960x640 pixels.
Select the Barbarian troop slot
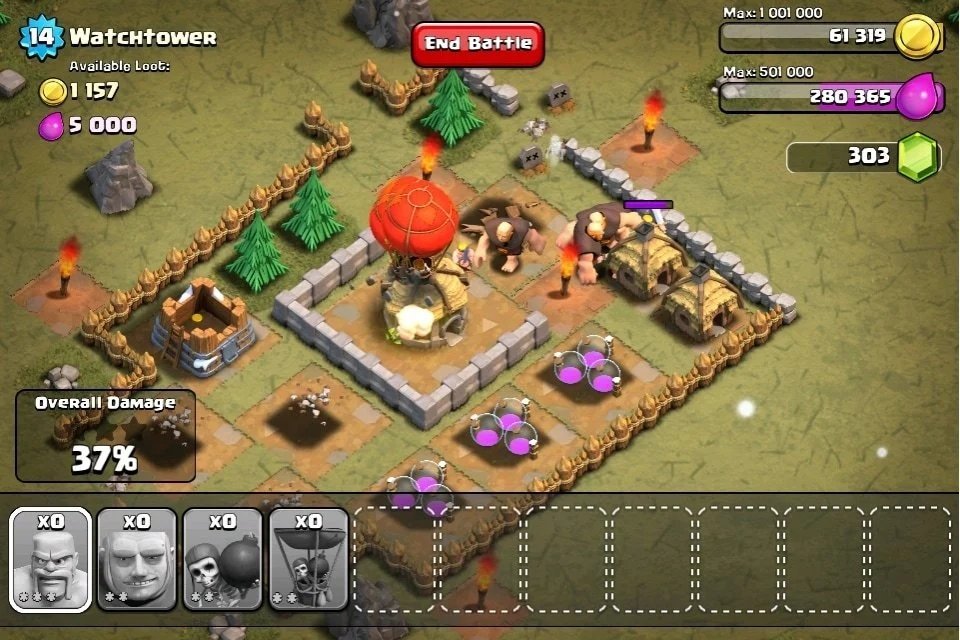(50, 559)
